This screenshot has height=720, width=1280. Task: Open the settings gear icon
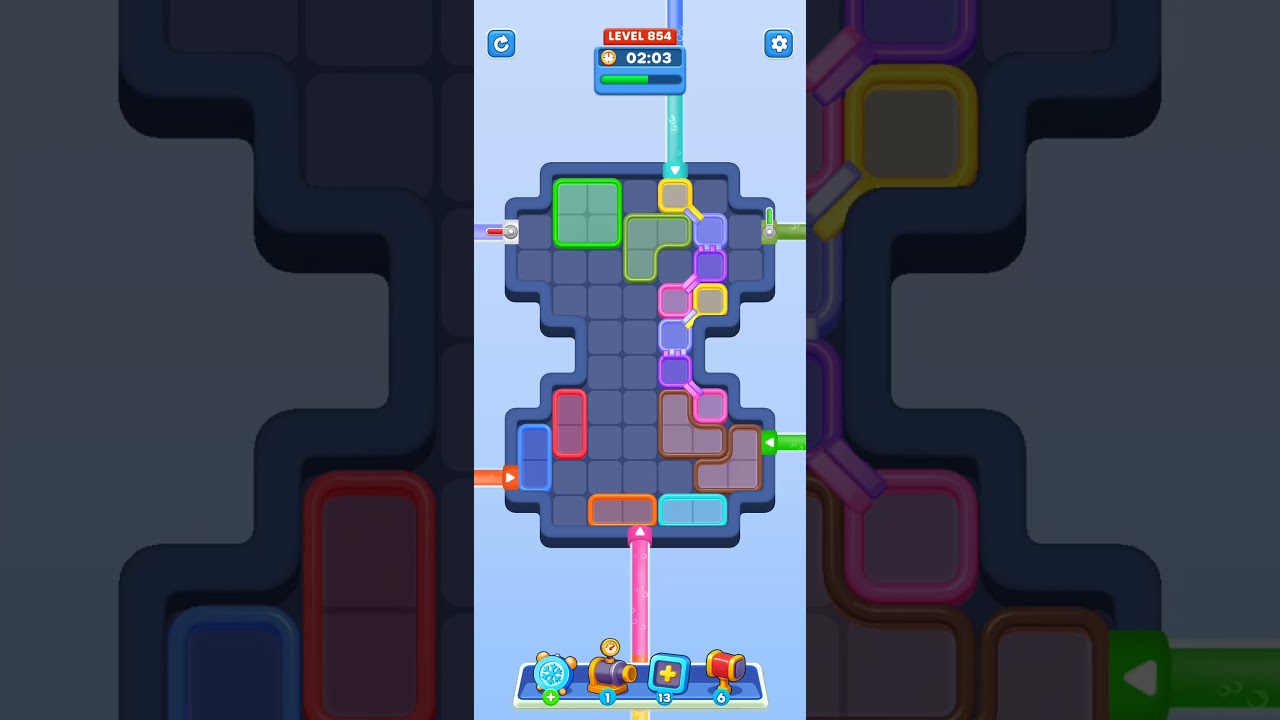(779, 44)
